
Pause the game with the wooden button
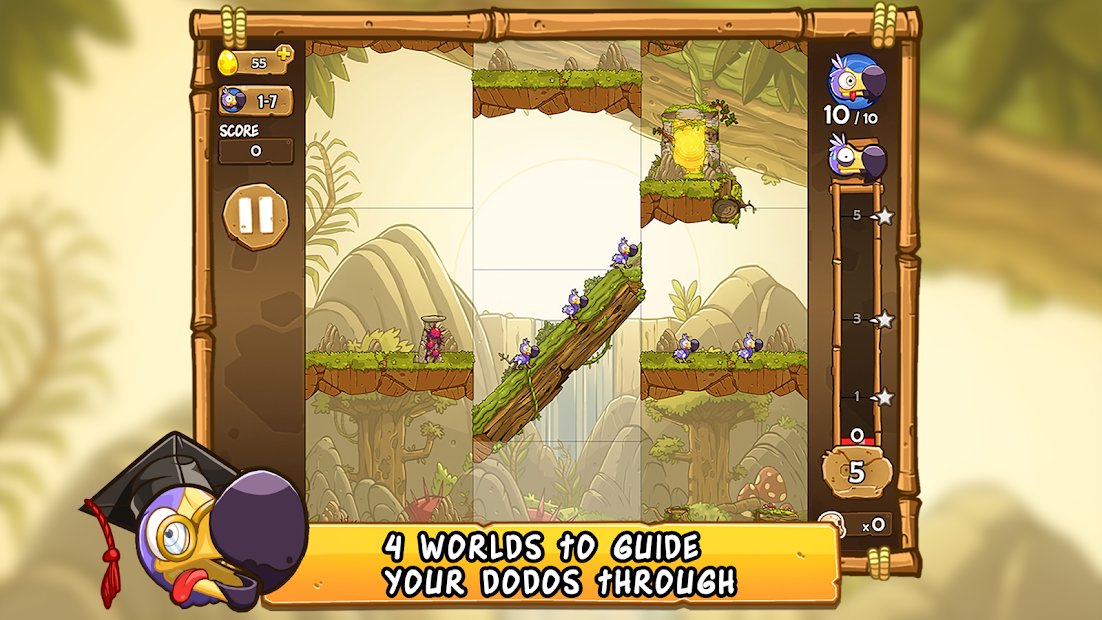(255, 214)
